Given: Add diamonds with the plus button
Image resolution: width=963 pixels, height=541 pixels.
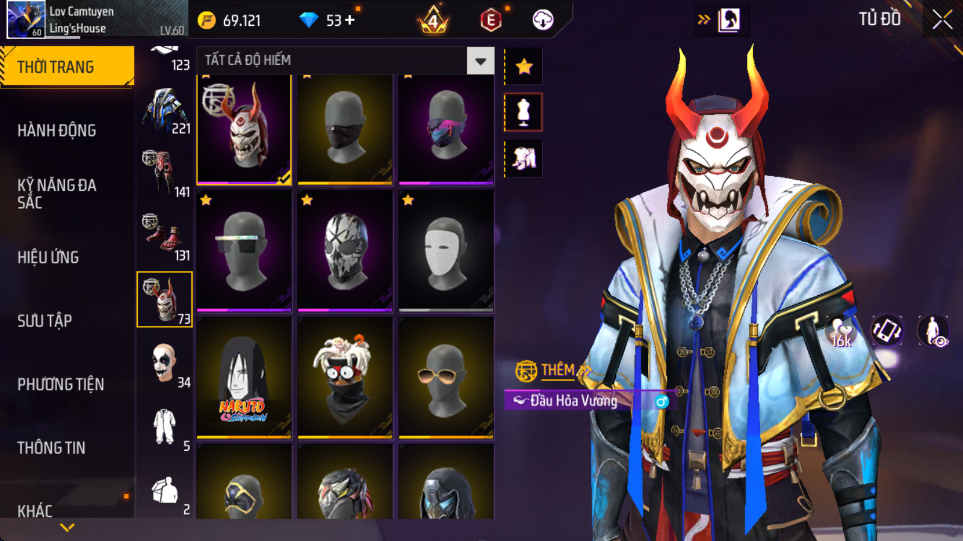Looking at the screenshot, I should (x=349, y=20).
